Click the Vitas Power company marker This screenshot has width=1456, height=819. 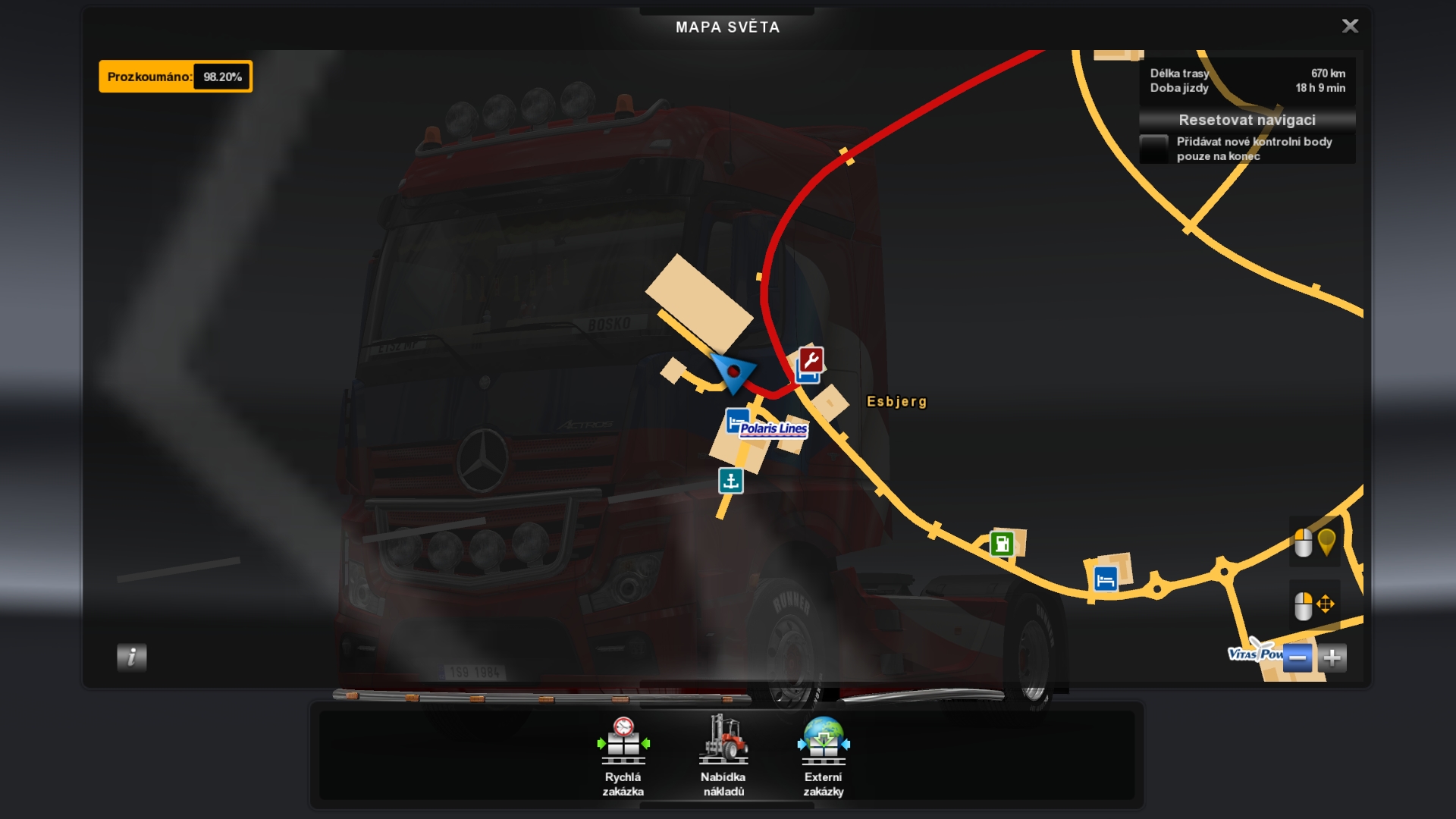click(x=1254, y=653)
